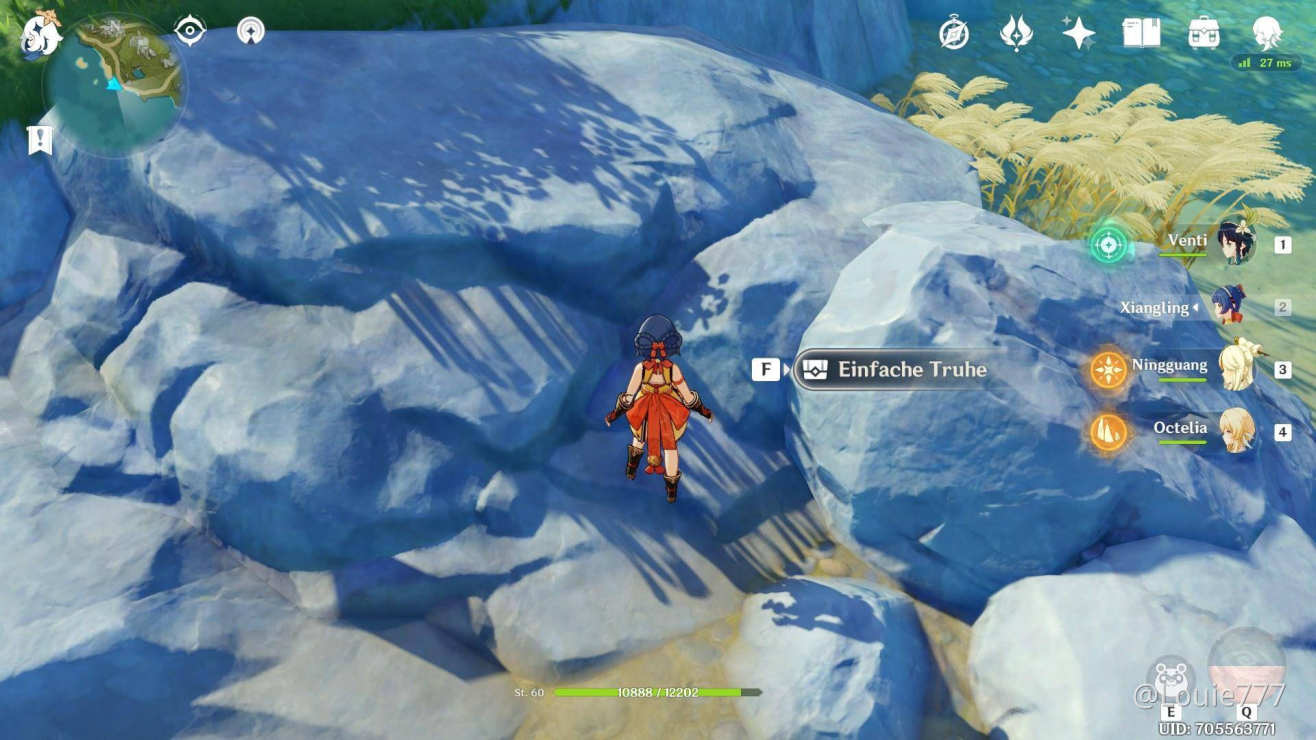Click the quest exclamation notification banner
Viewport: 1316px width, 740px height.
click(x=38, y=140)
